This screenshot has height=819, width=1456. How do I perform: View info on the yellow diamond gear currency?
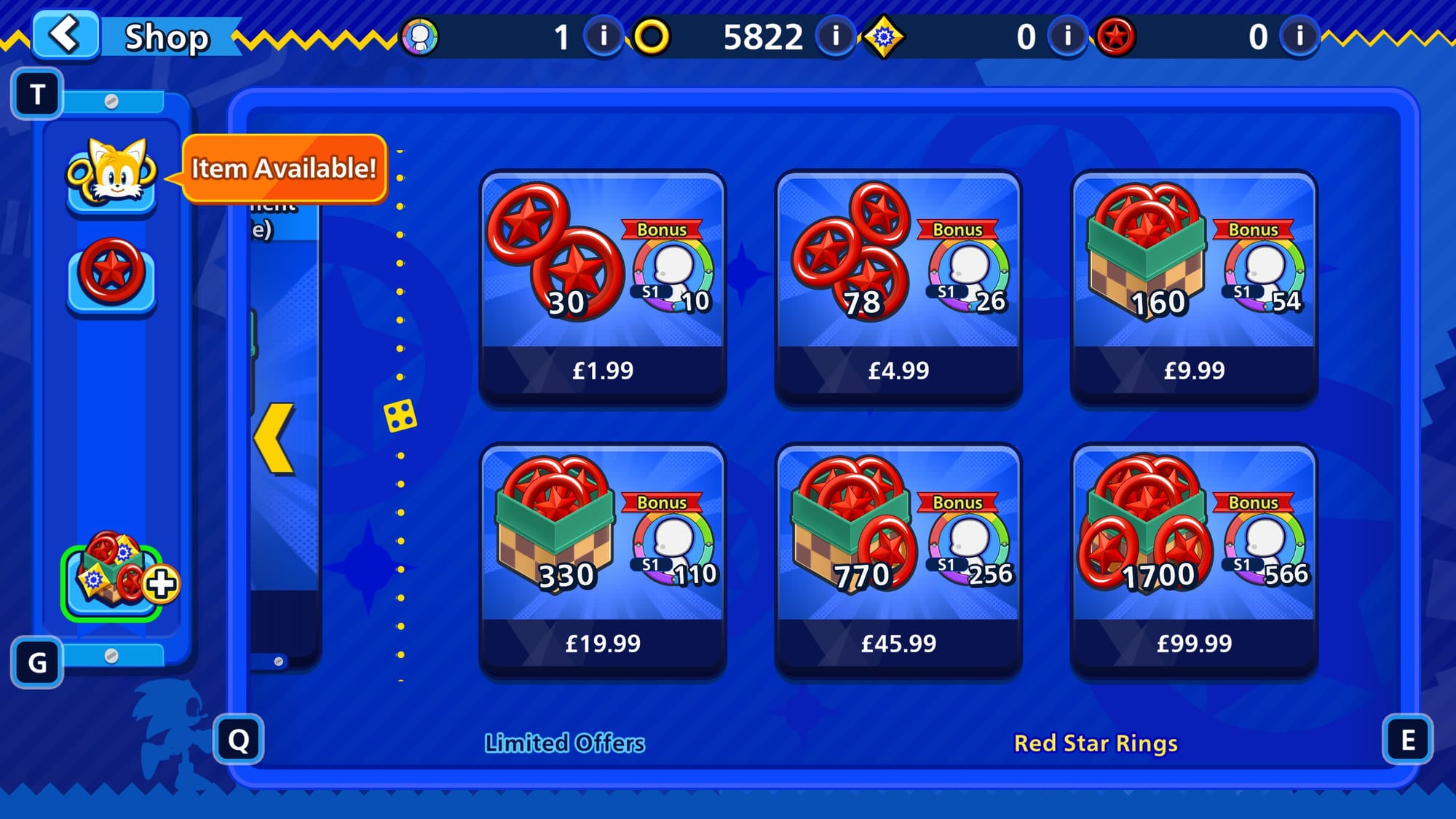[1067, 36]
